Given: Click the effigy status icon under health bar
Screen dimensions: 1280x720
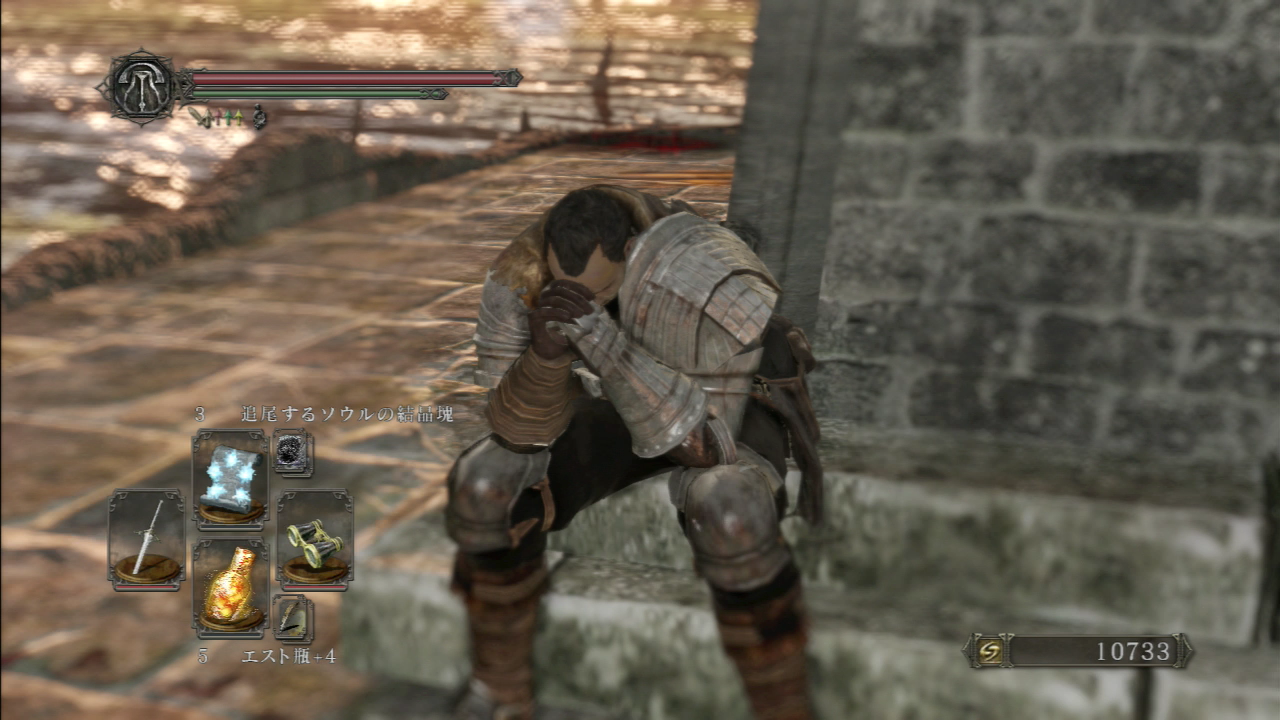Looking at the screenshot, I should [260, 115].
